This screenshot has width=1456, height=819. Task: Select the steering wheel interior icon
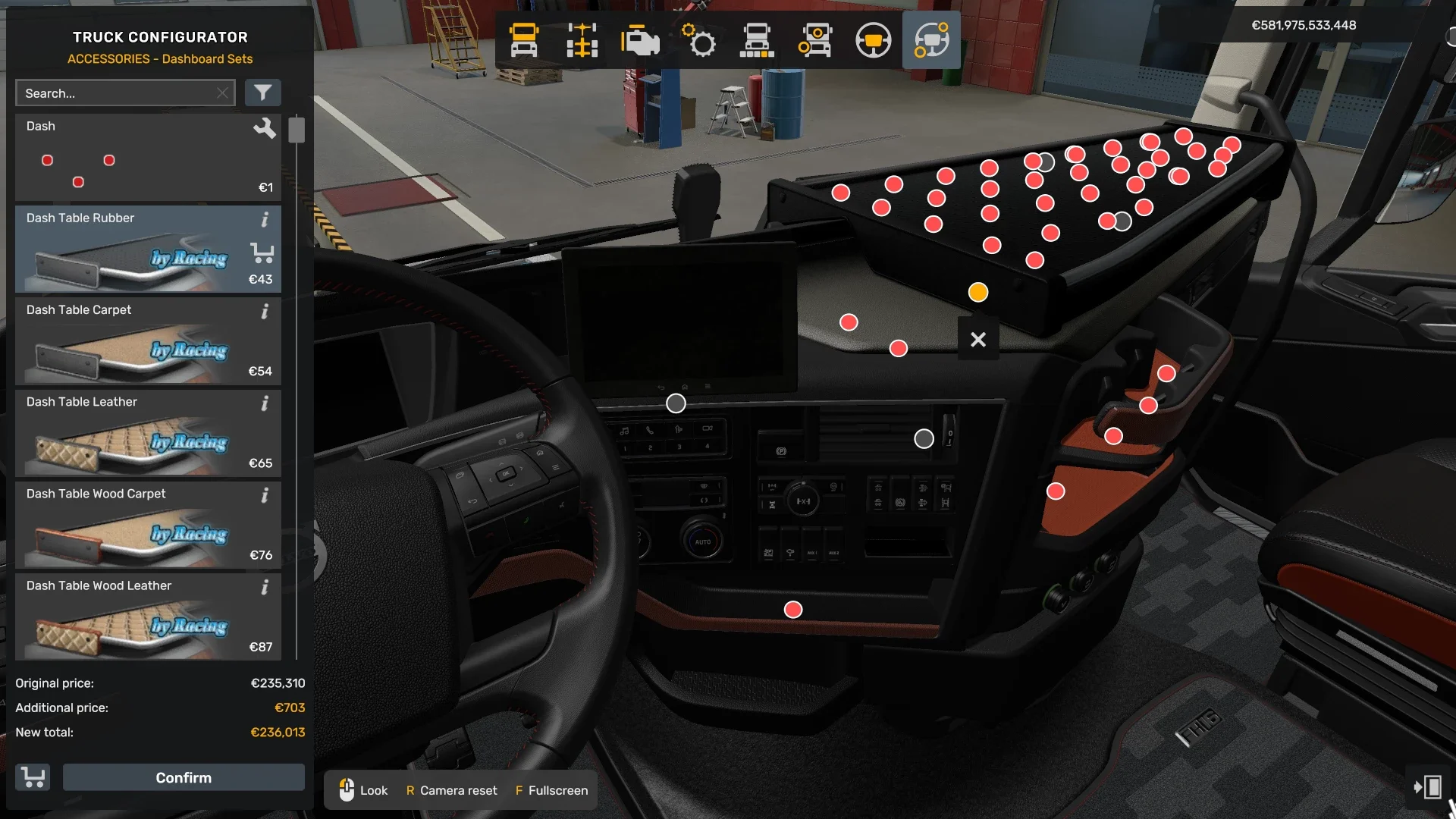pyautogui.click(x=874, y=40)
